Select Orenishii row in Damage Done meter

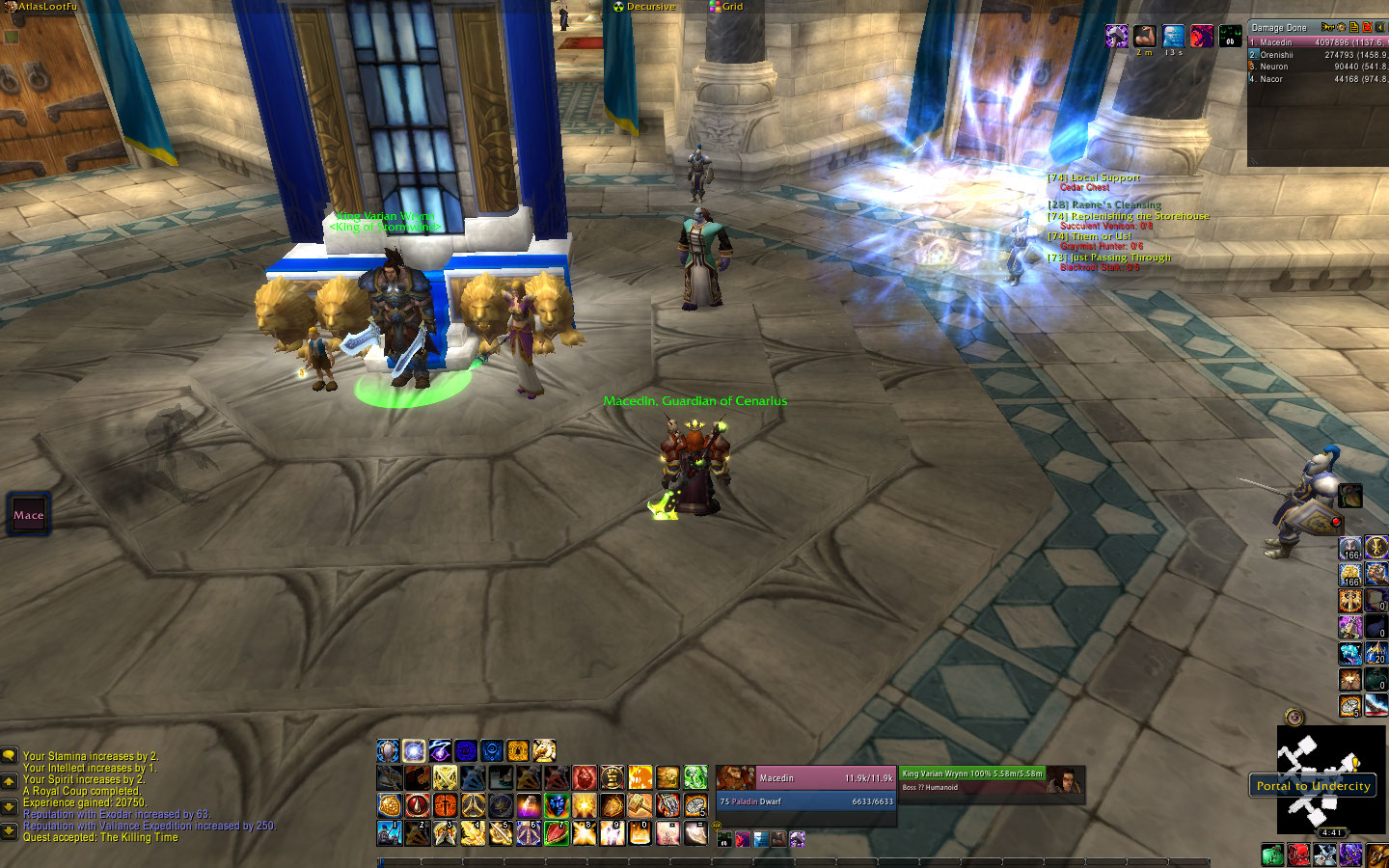(x=1316, y=55)
